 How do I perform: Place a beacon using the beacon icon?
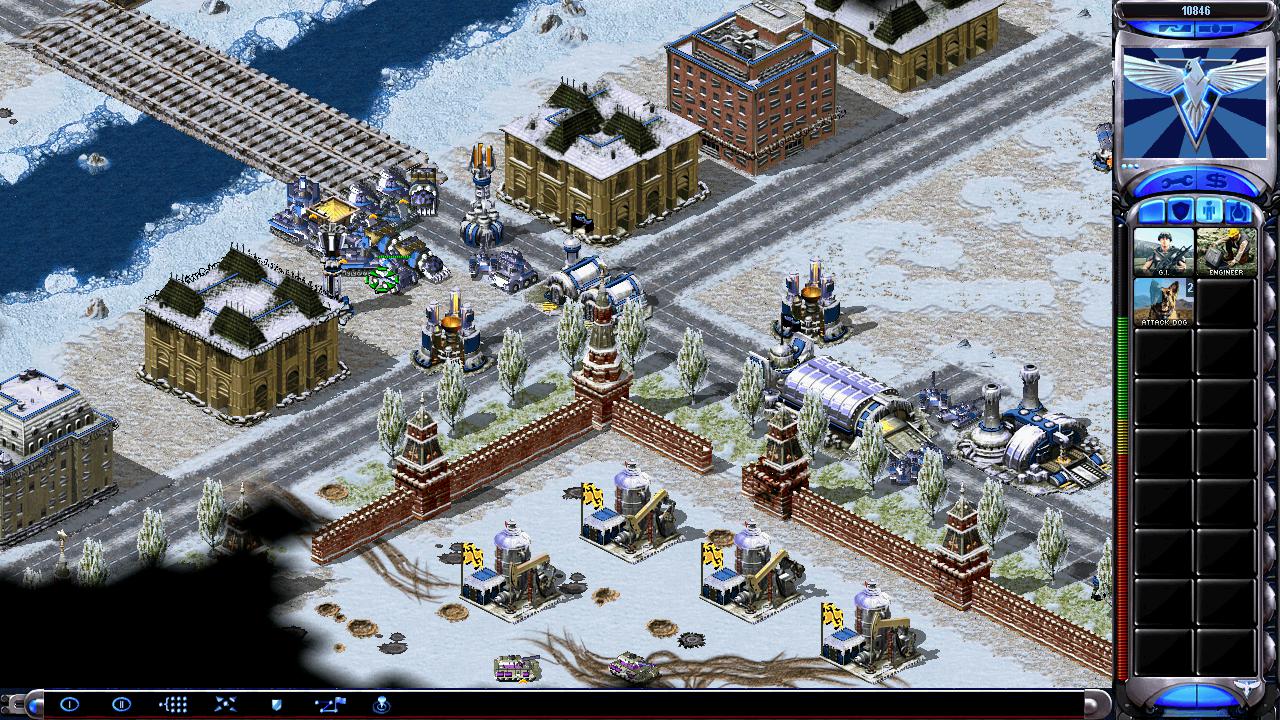point(381,704)
